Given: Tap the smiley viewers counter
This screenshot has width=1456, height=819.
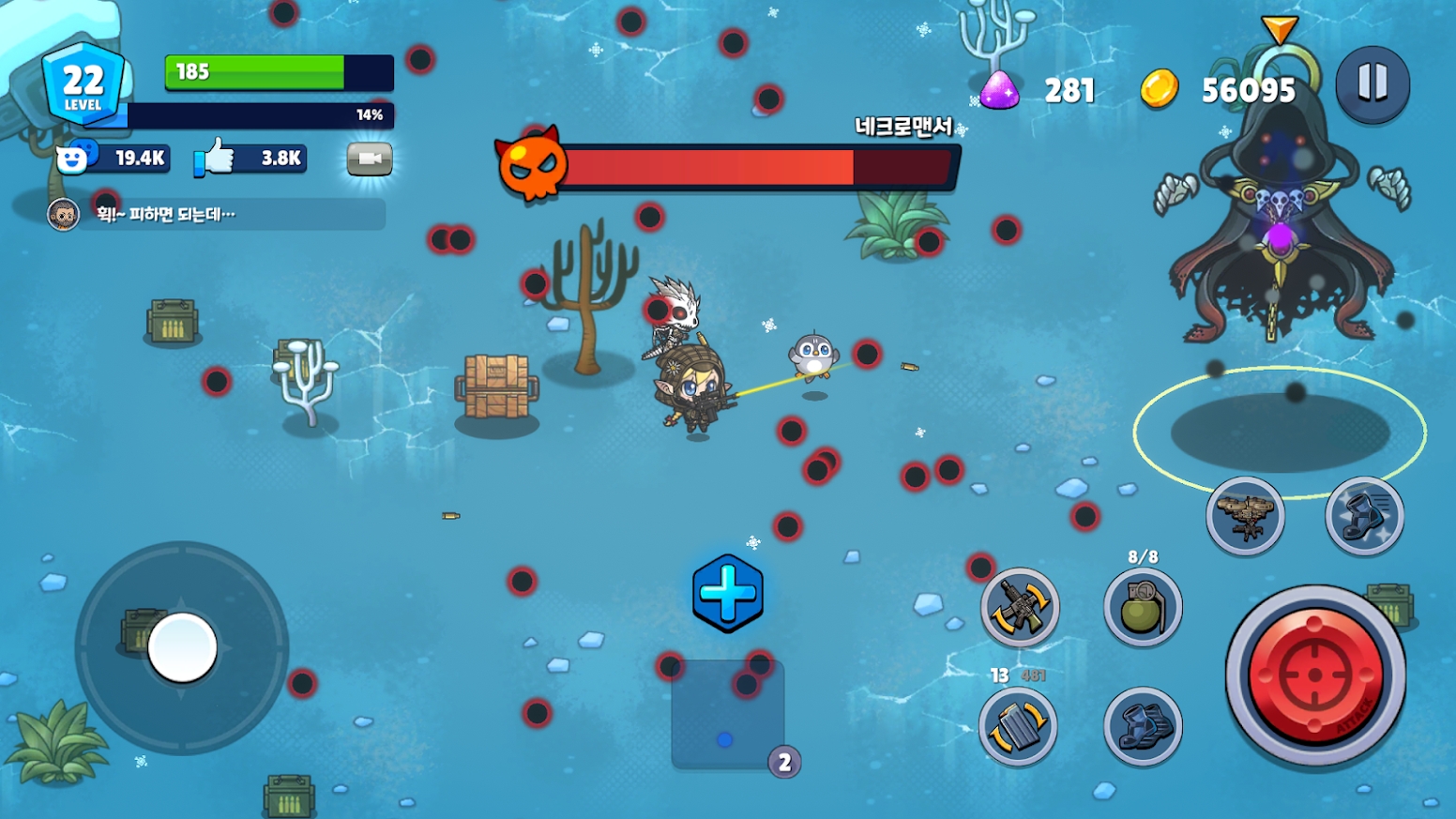Looking at the screenshot, I should (114, 159).
